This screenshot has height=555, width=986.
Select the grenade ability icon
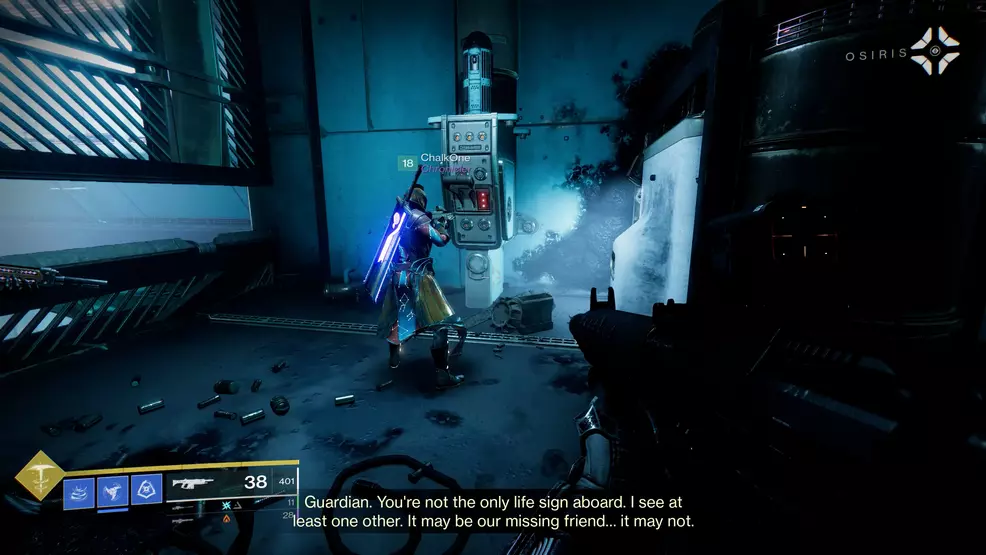click(x=79, y=491)
